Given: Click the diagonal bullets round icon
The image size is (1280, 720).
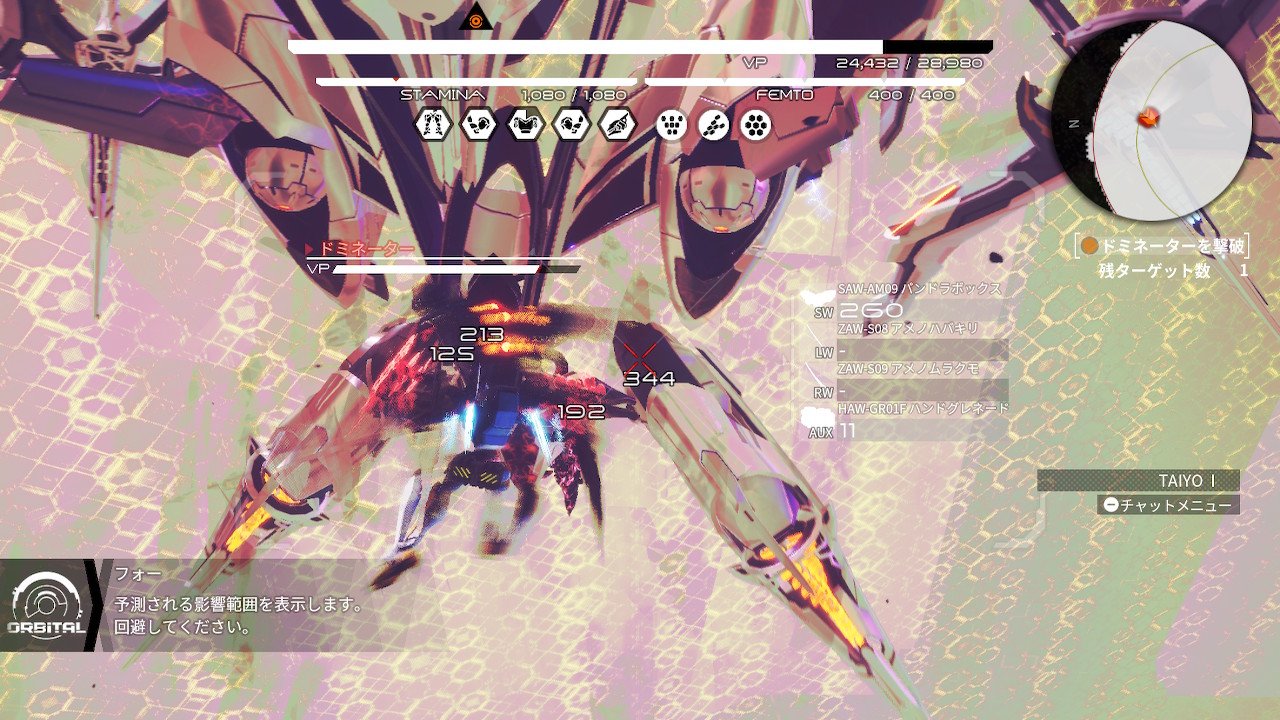Looking at the screenshot, I should (714, 125).
